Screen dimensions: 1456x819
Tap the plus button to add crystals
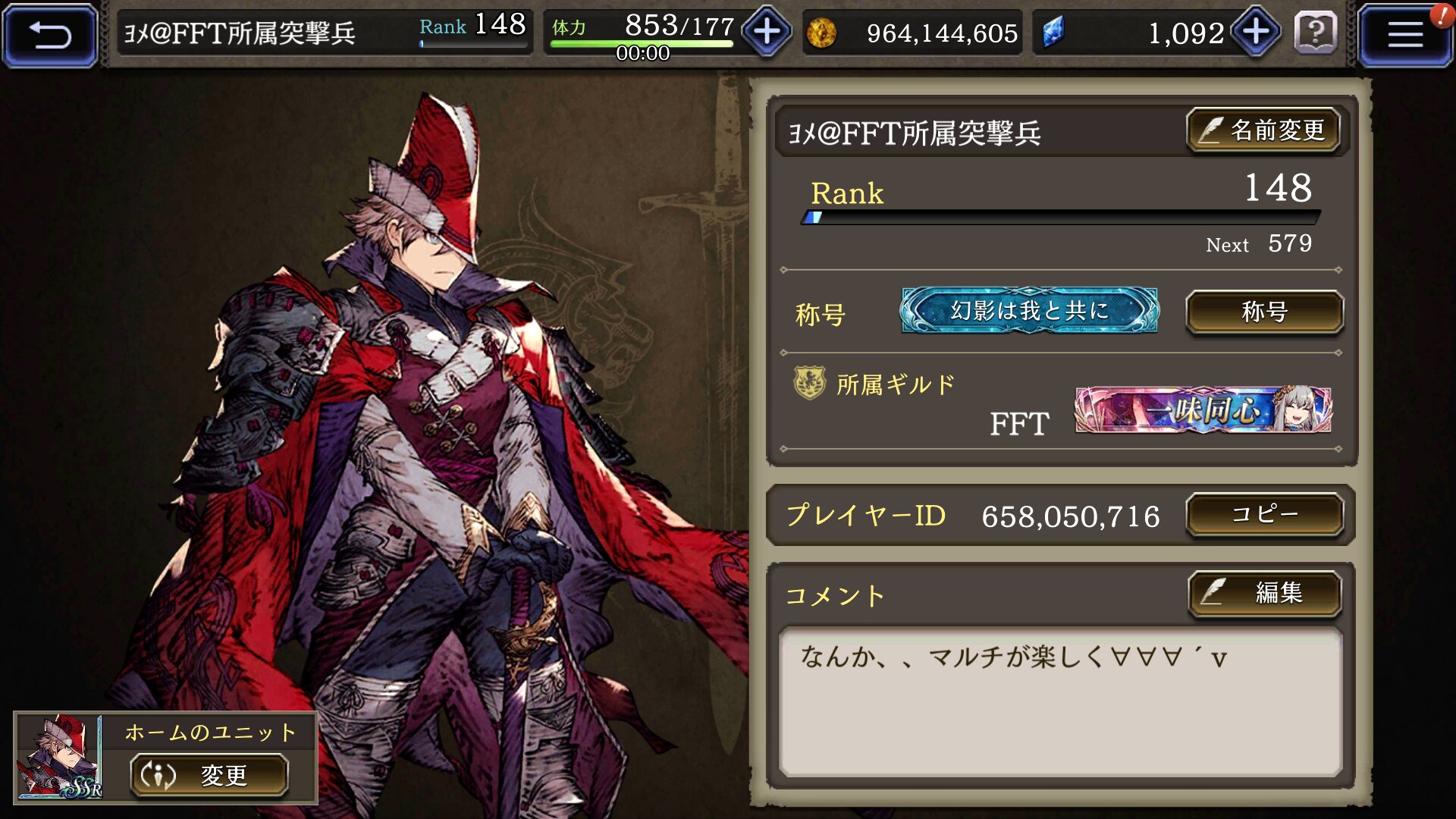pos(1256,32)
